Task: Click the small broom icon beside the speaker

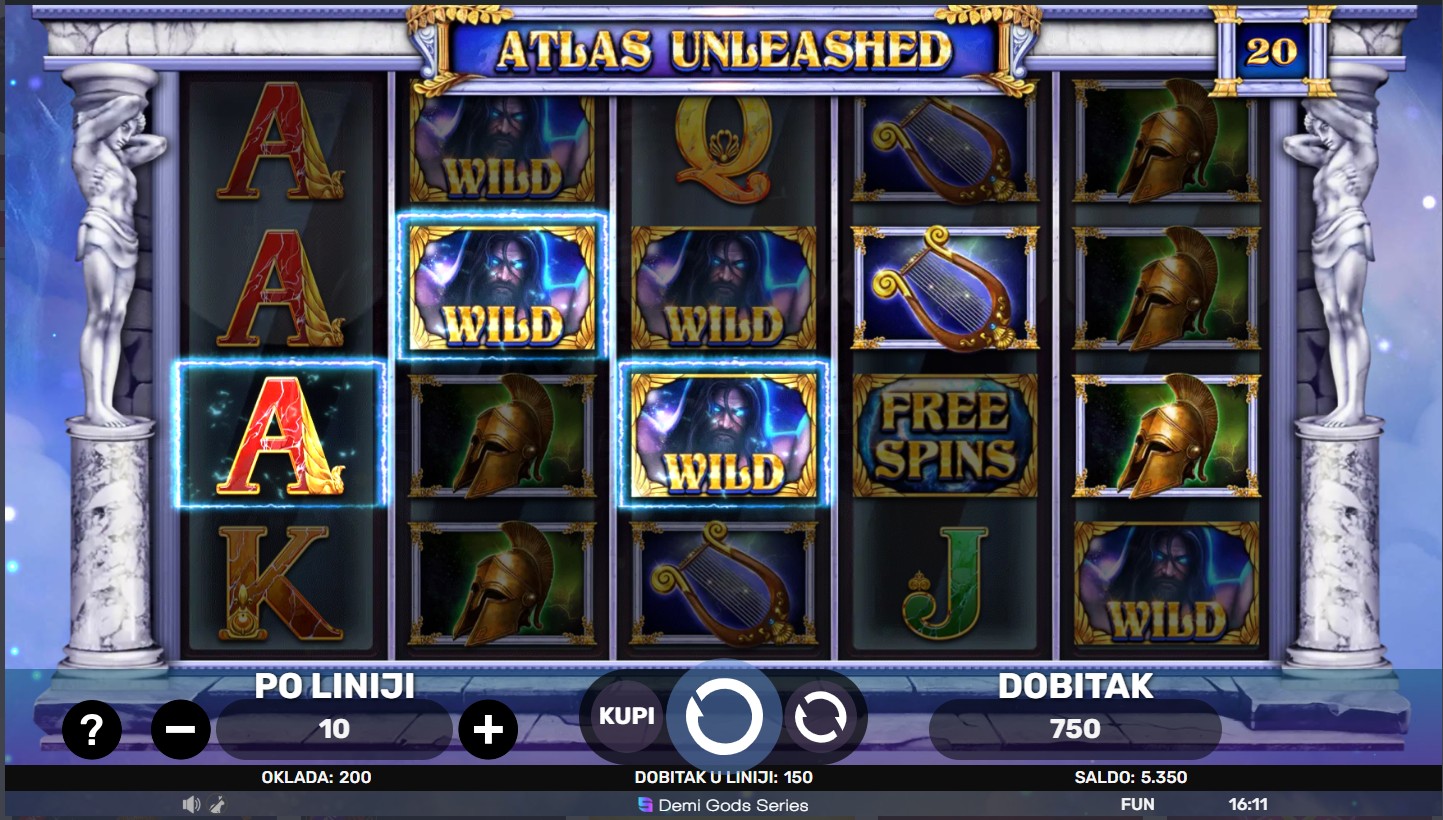Action: point(217,804)
